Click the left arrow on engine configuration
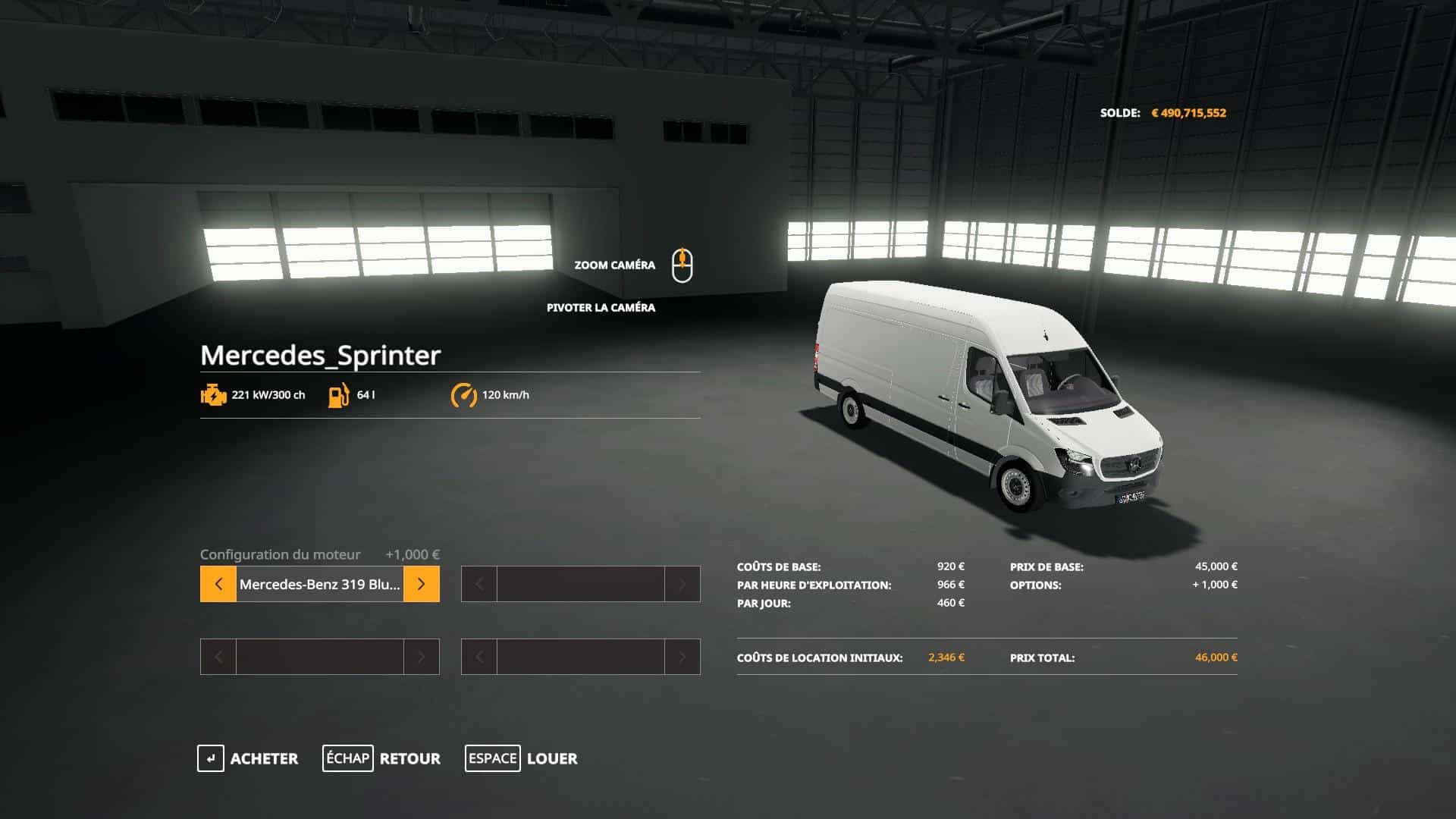 [218, 584]
